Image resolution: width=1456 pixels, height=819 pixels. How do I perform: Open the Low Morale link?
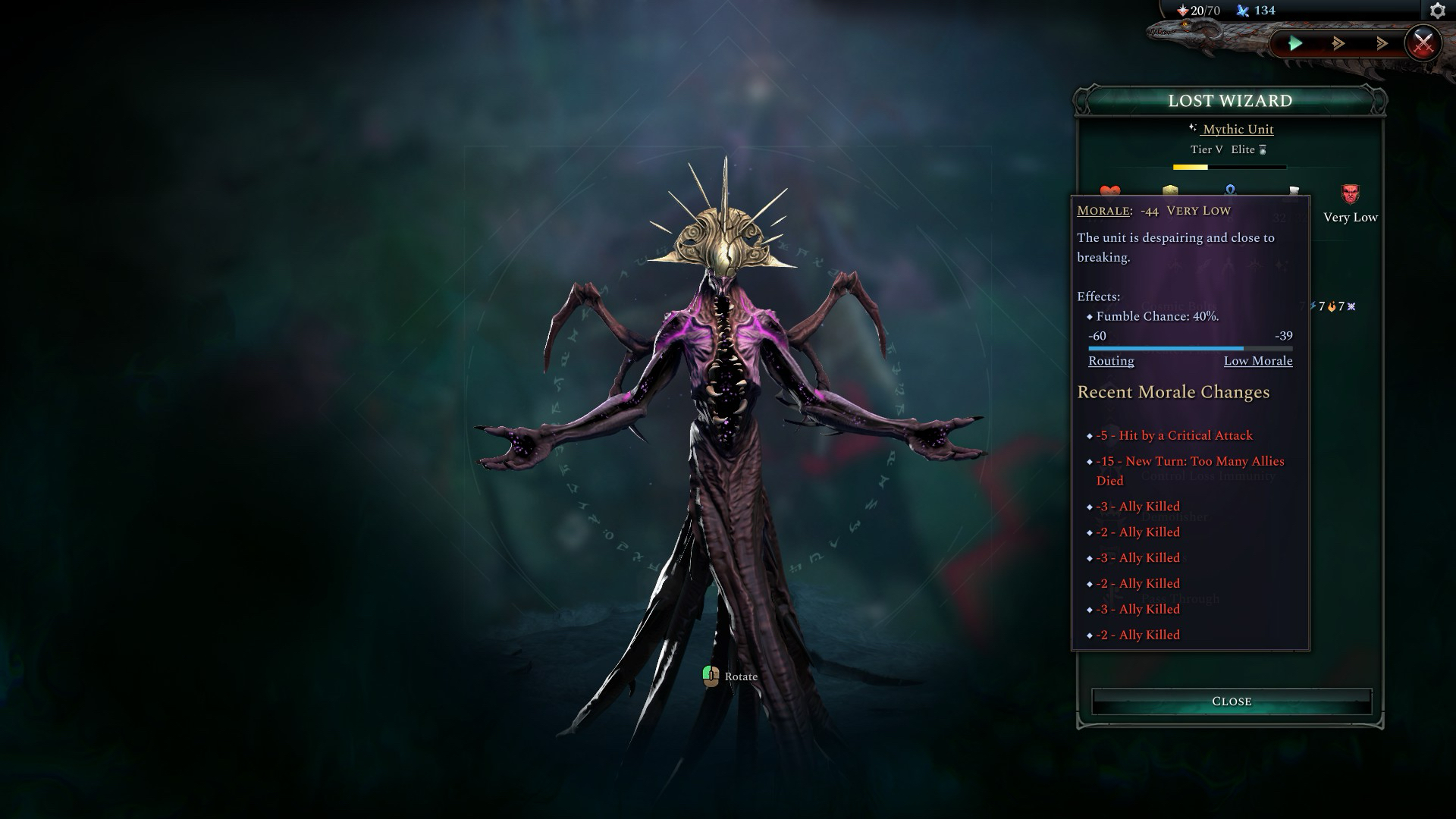pos(1257,361)
